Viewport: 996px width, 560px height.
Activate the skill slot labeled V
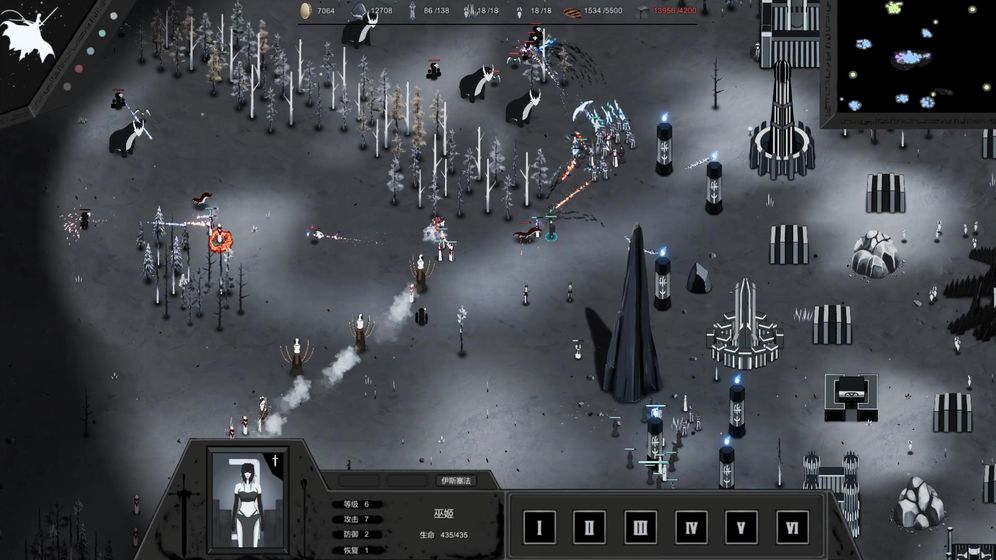tap(741, 527)
